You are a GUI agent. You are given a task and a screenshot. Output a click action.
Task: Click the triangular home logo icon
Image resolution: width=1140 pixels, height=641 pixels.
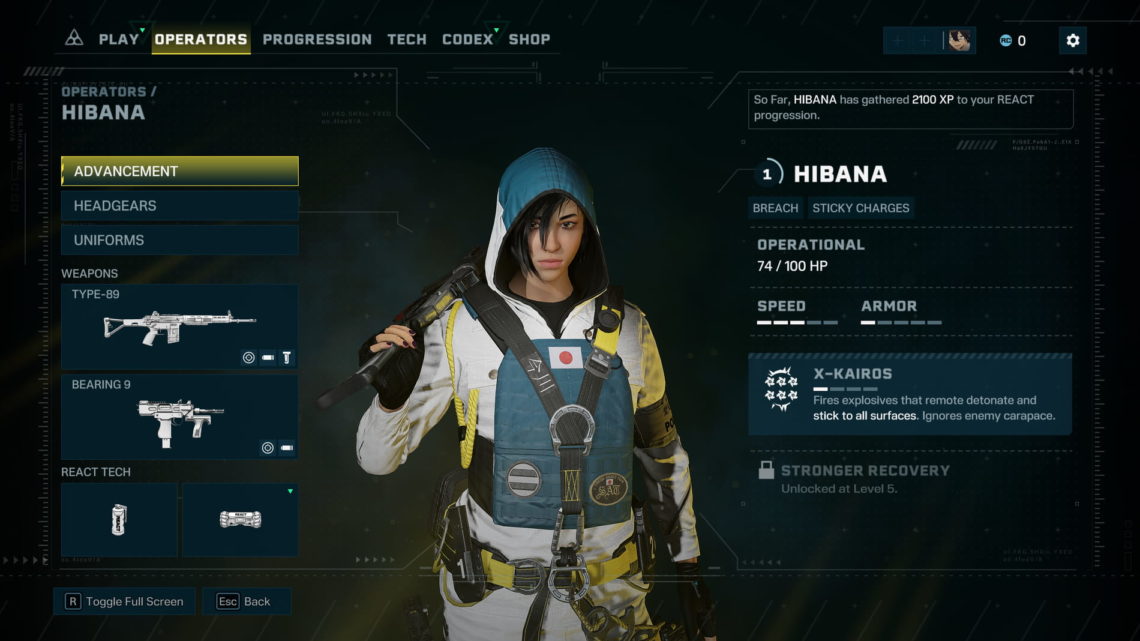coord(74,39)
